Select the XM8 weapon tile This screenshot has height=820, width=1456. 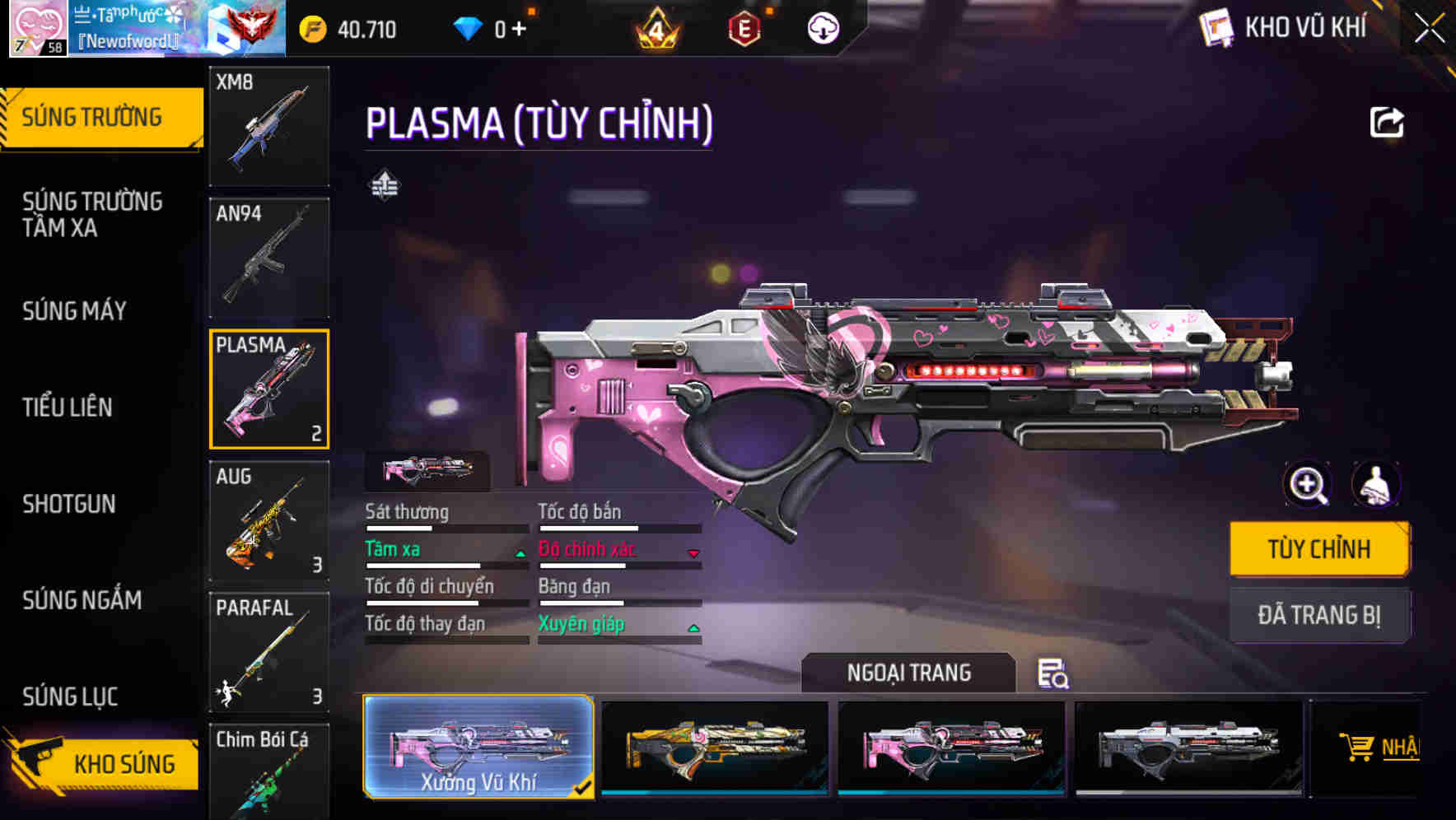pyautogui.click(x=269, y=126)
